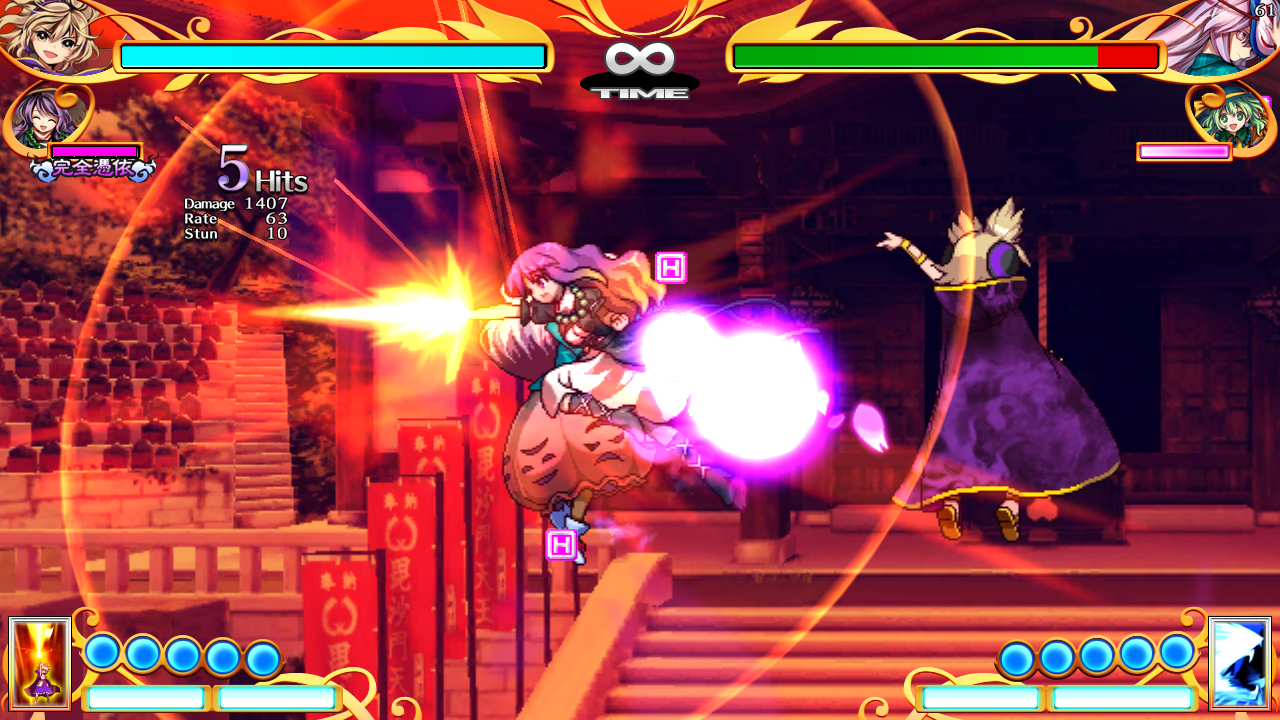Click player two's main character portrait

1225,38
